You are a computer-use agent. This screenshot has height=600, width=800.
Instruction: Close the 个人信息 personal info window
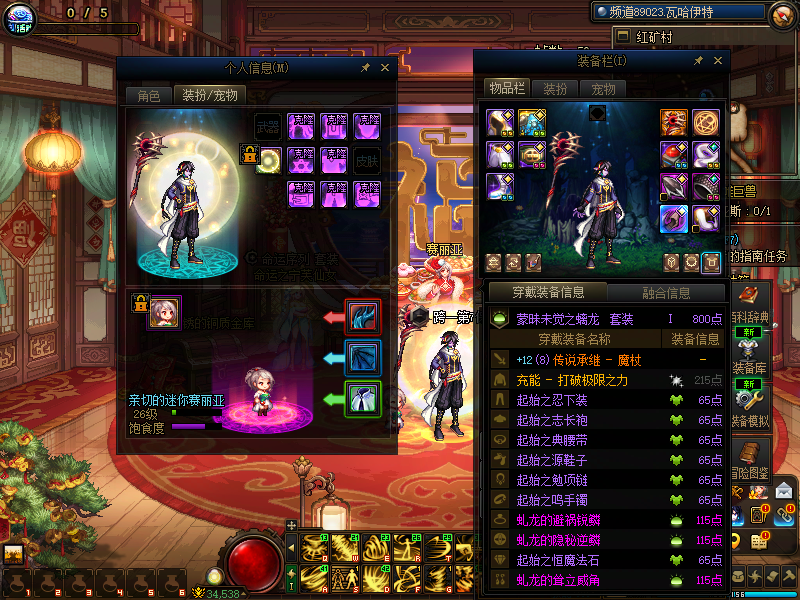(385, 67)
